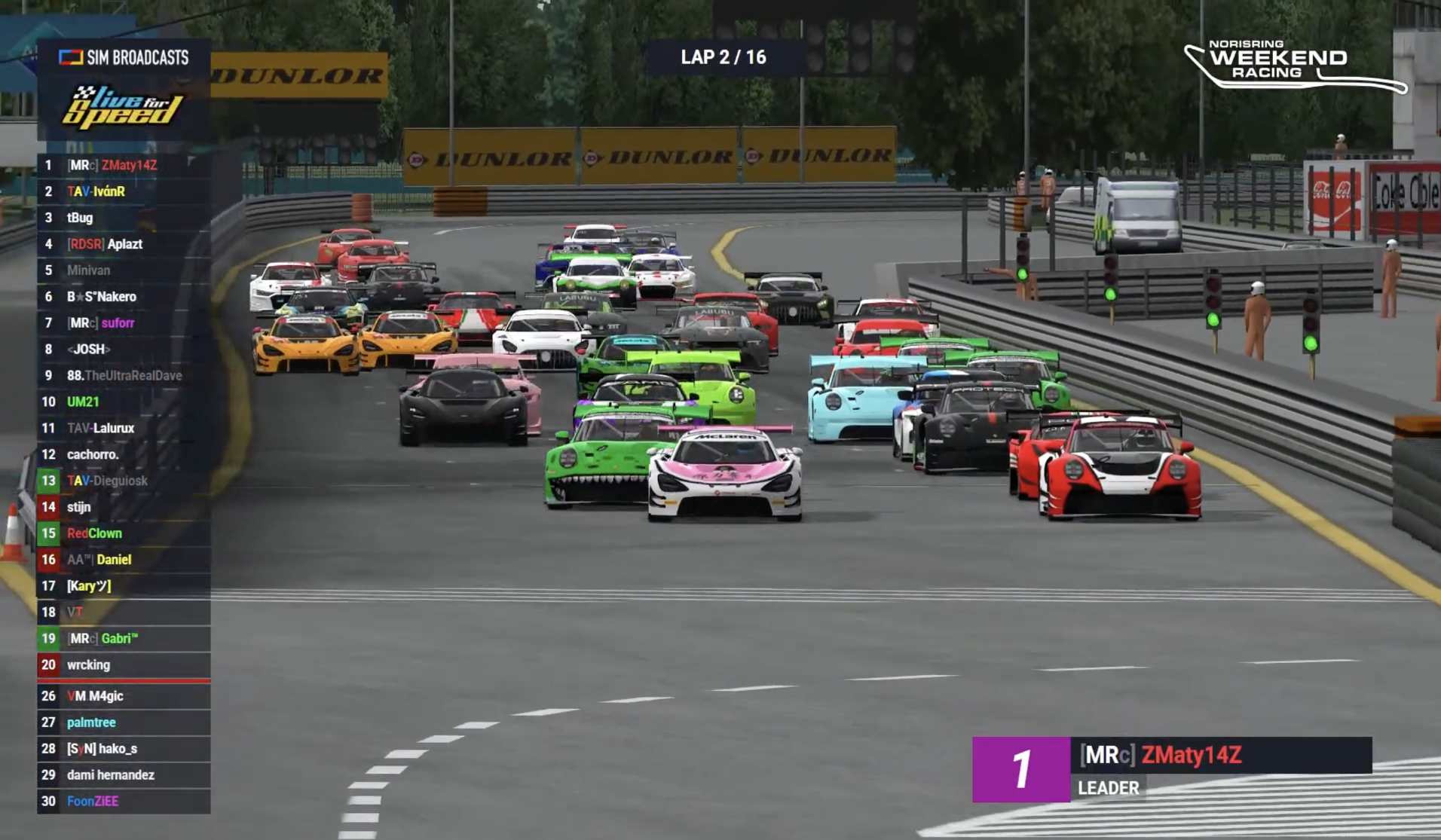Select stijn in the standings list
Screen dimensions: 1441x840
[124, 507]
